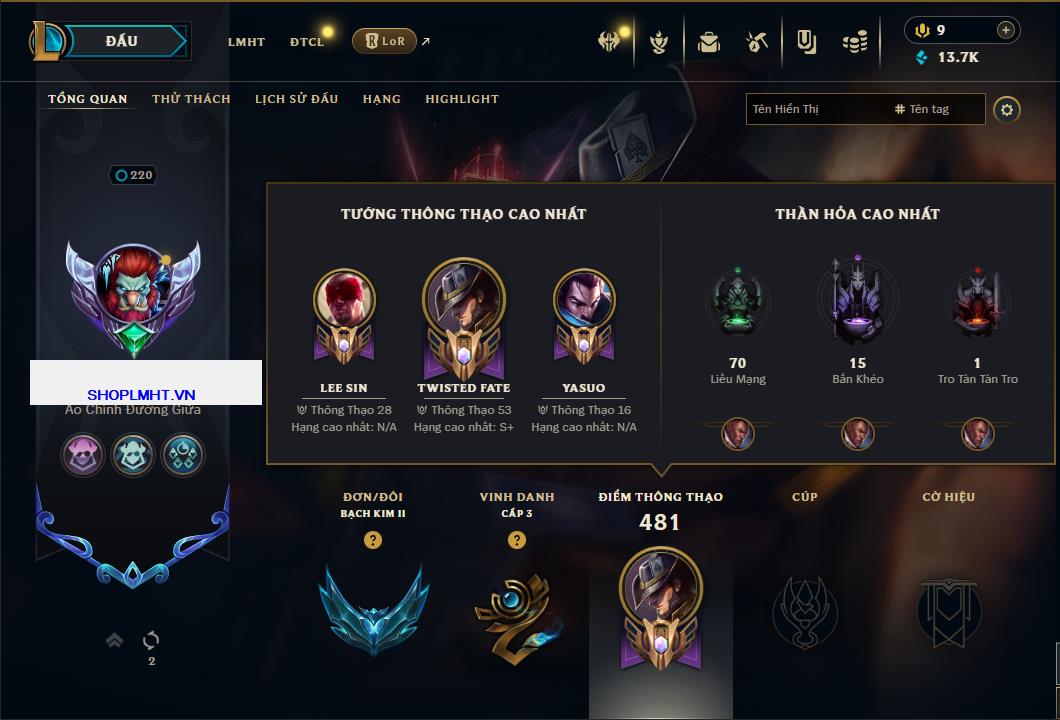View the Đơn/Đôi Bạch Kim II rank emblem
The height and width of the screenshot is (720, 1060).
373,603
